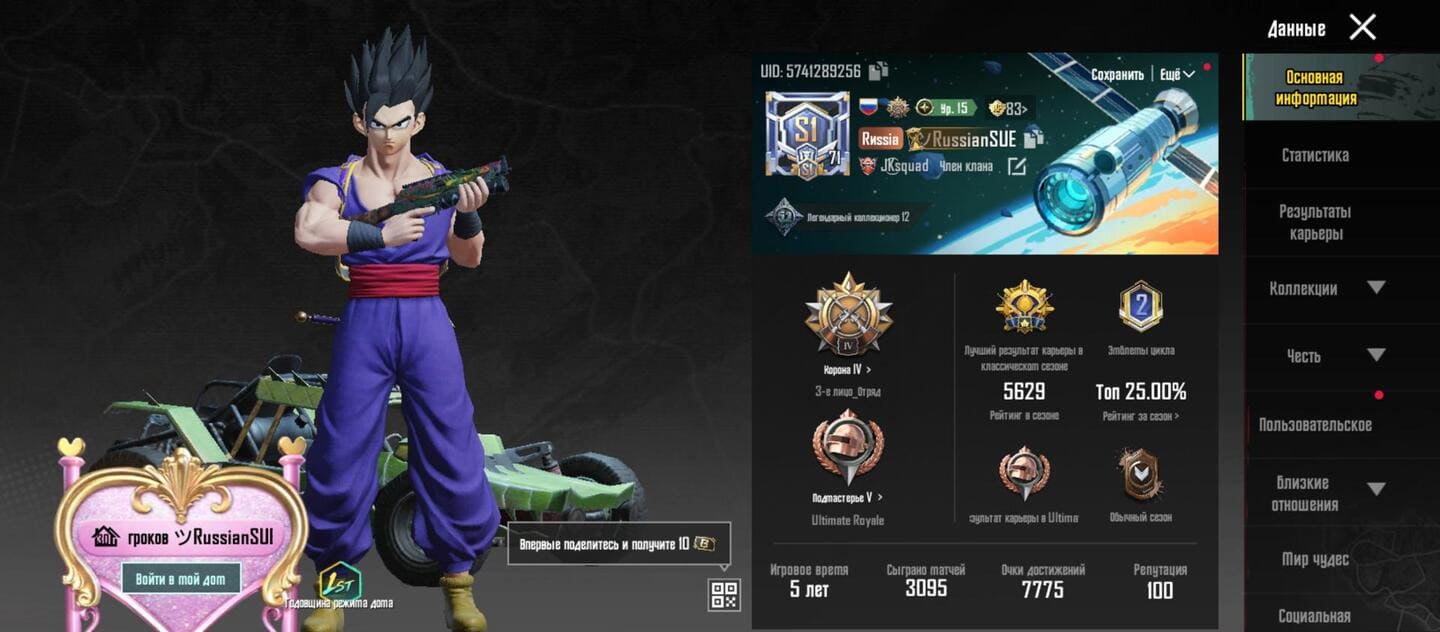Open the QR code icon

coord(724,594)
